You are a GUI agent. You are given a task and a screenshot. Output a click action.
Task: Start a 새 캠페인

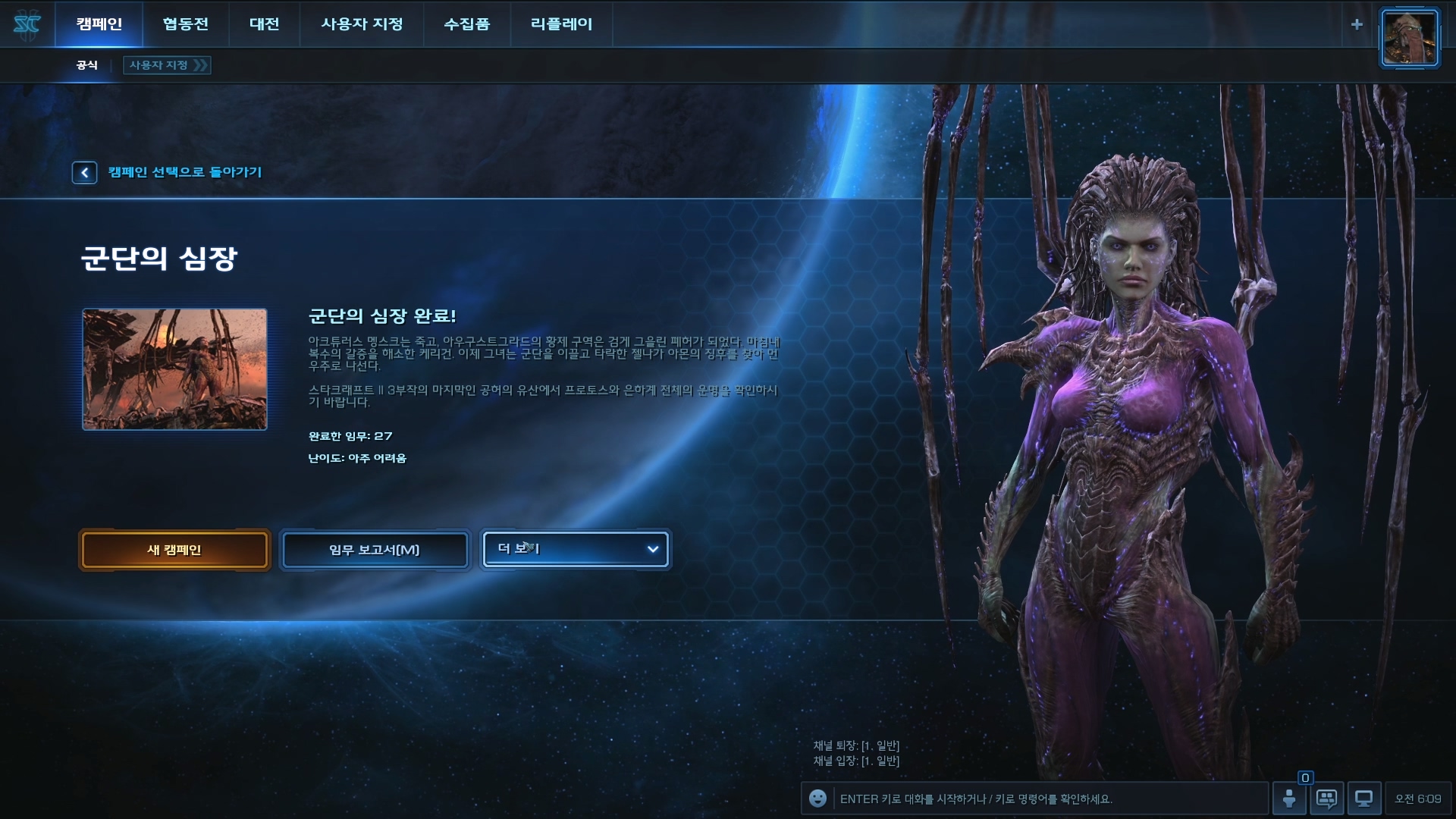(174, 550)
